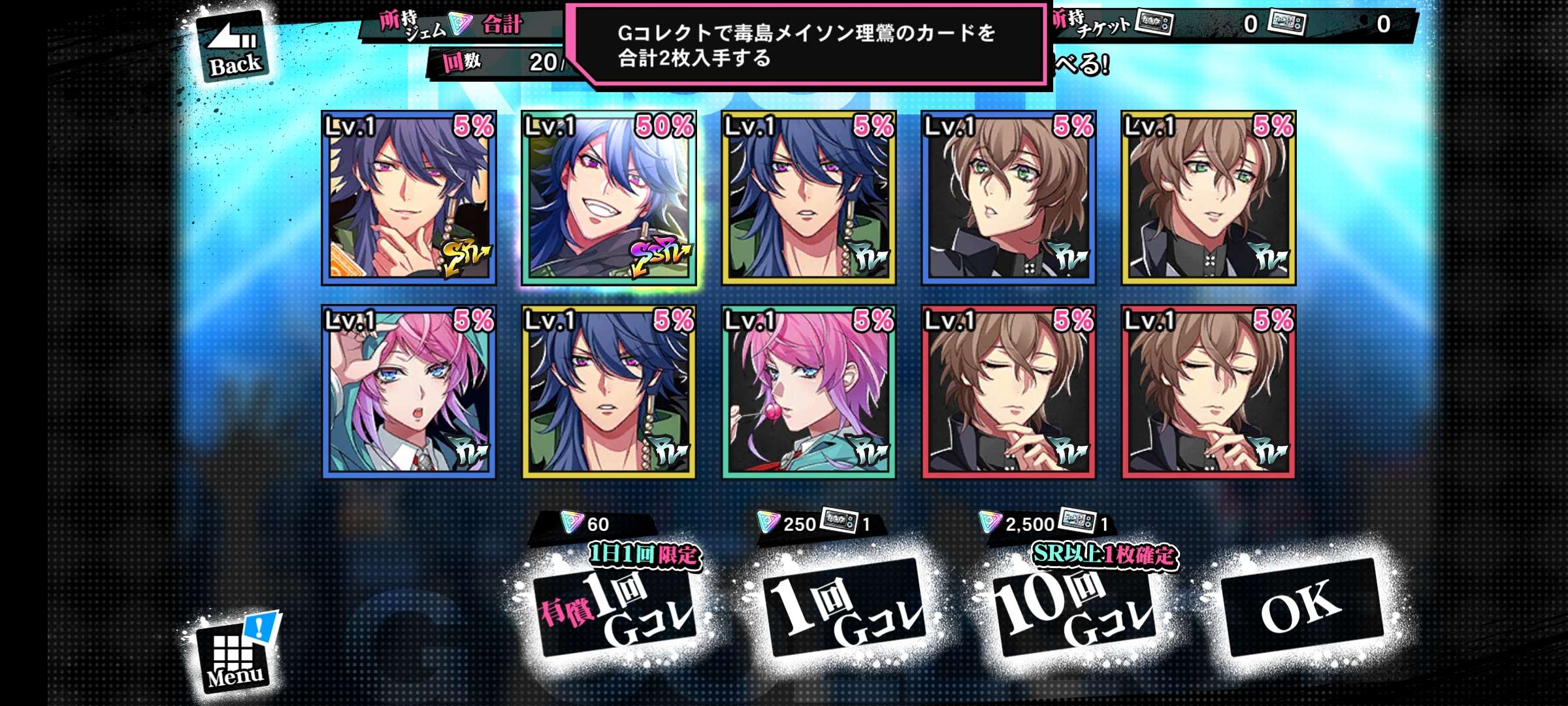Select the SR purple-haired card
Viewport: 1568px width, 706px height.
pyautogui.click(x=409, y=198)
